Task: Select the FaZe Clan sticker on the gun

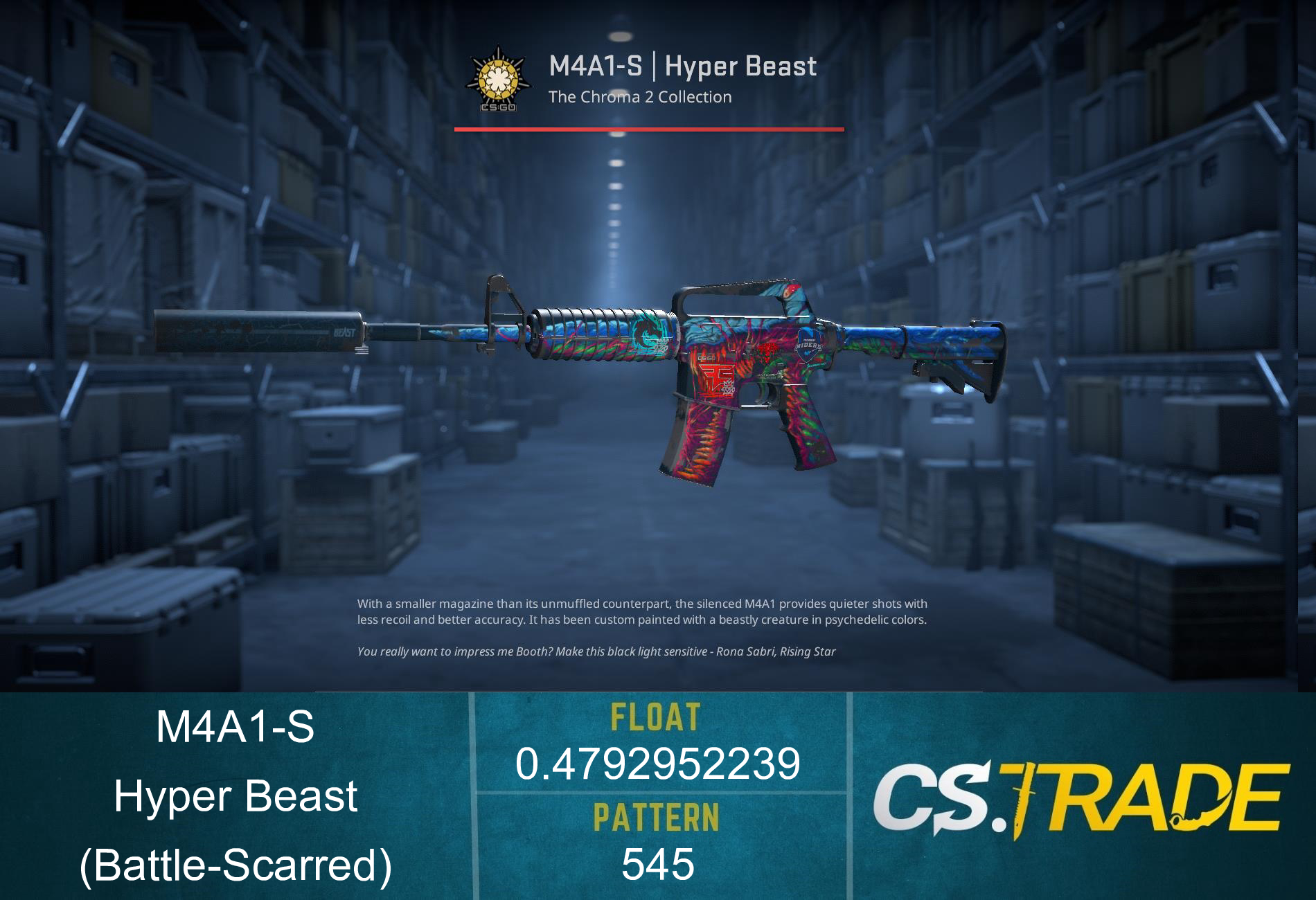Action: (x=716, y=378)
